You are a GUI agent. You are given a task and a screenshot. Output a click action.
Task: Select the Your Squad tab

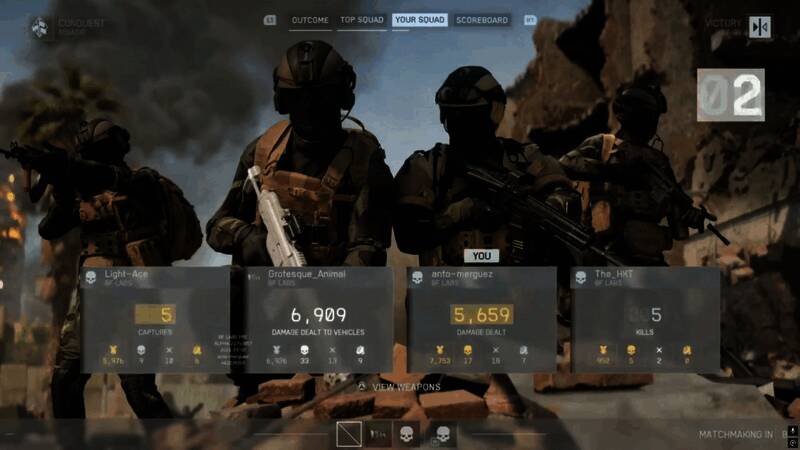pyautogui.click(x=419, y=20)
